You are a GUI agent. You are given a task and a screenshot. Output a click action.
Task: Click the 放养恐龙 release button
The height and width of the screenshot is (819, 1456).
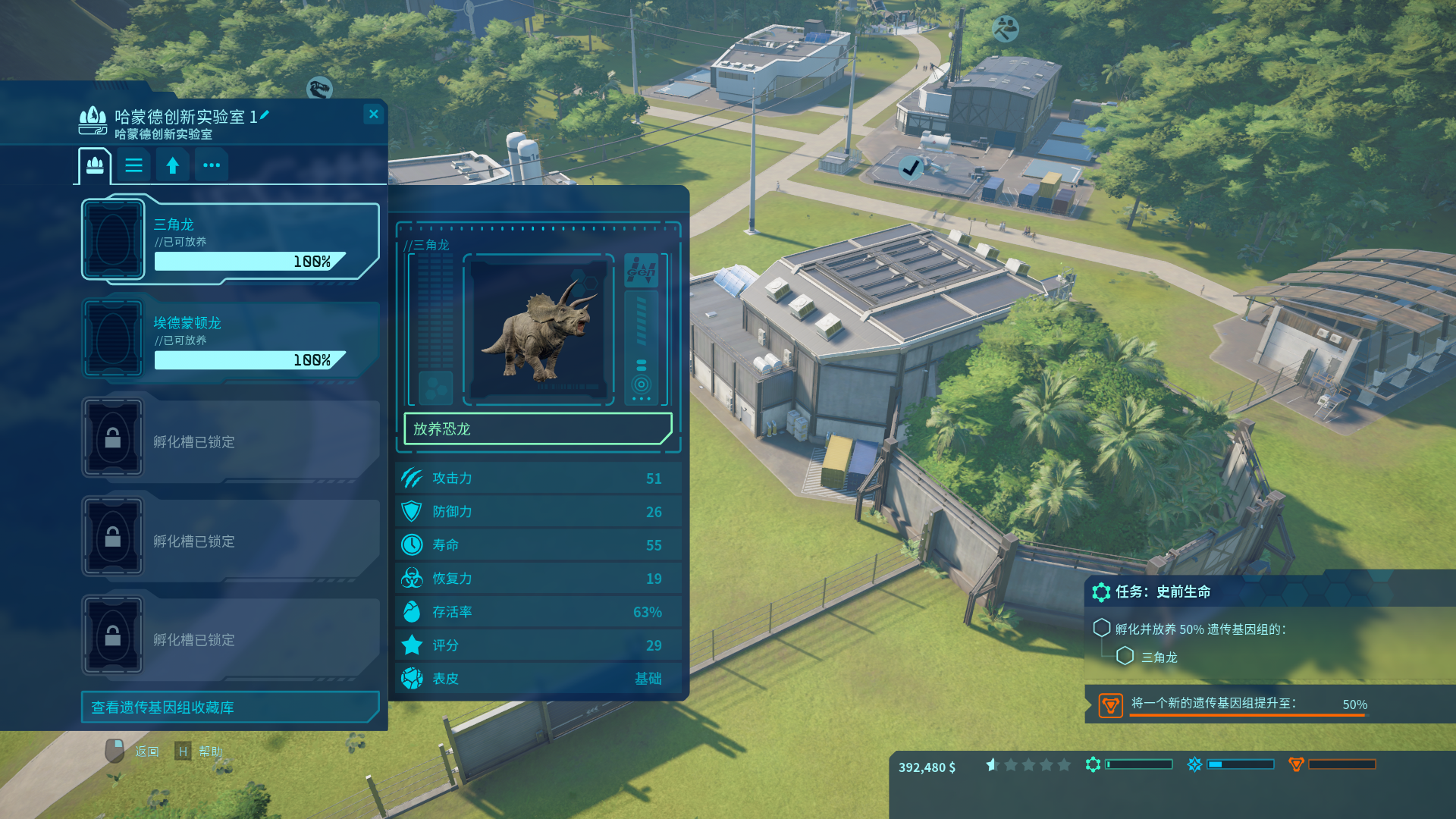(x=538, y=429)
